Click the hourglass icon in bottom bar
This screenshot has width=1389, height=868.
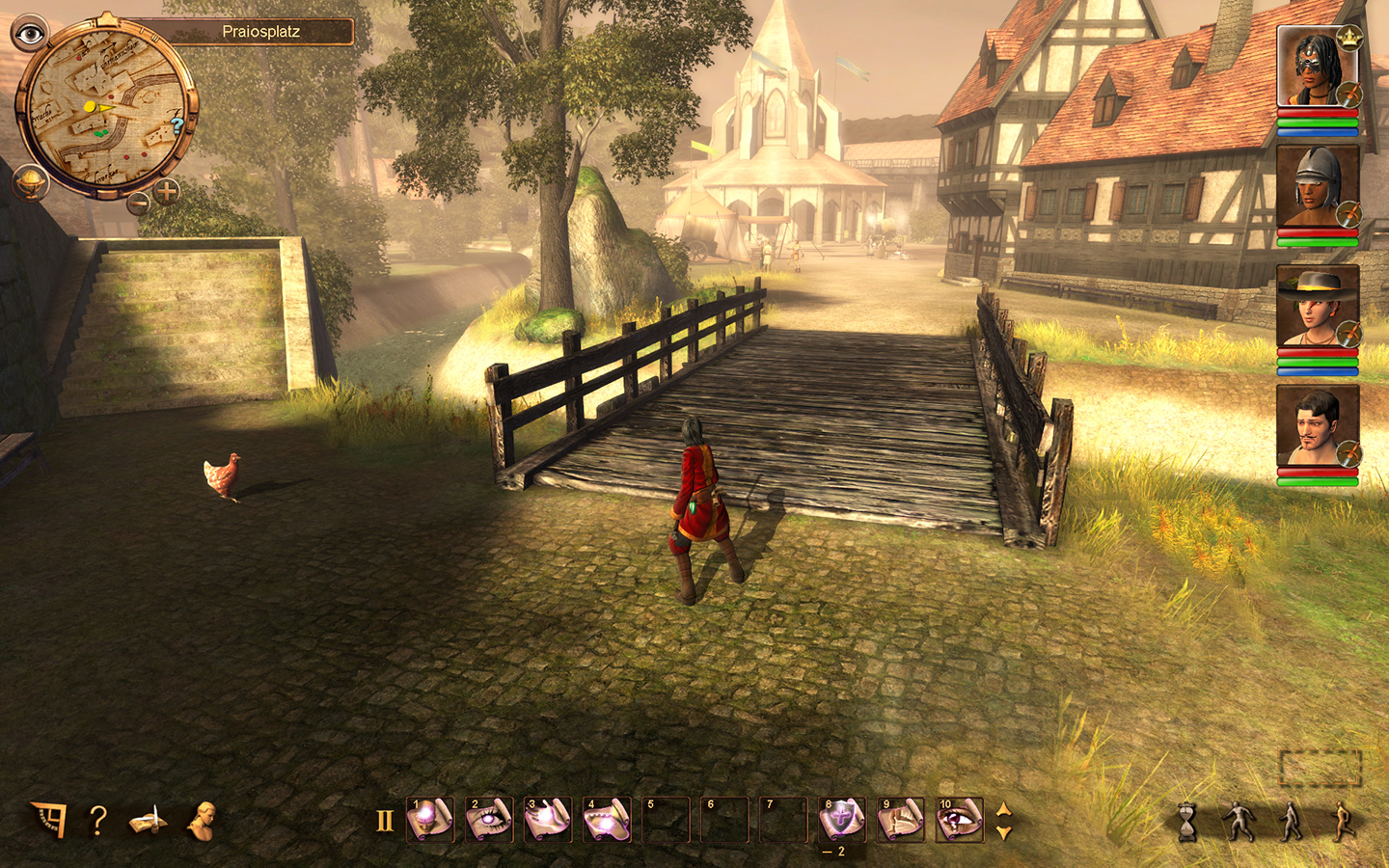click(x=1187, y=823)
